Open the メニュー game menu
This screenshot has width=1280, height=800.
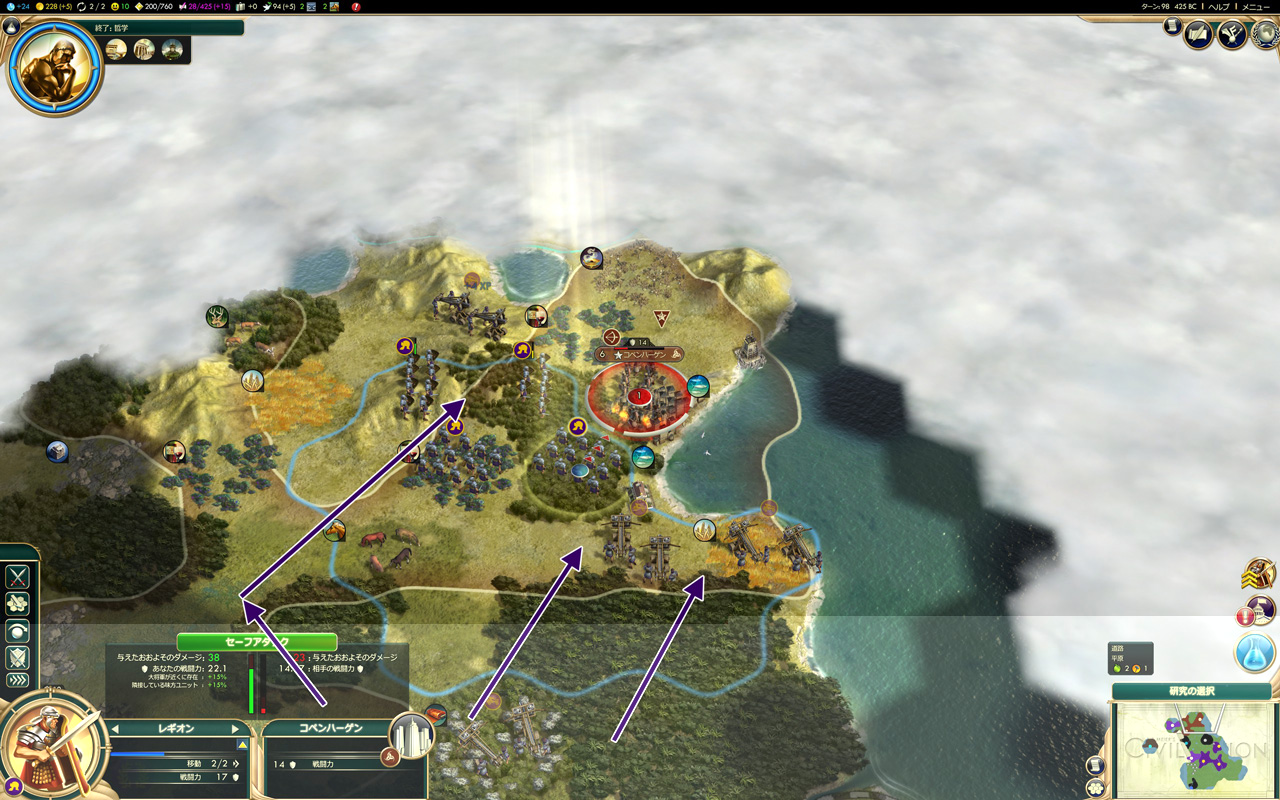[x=1255, y=7]
